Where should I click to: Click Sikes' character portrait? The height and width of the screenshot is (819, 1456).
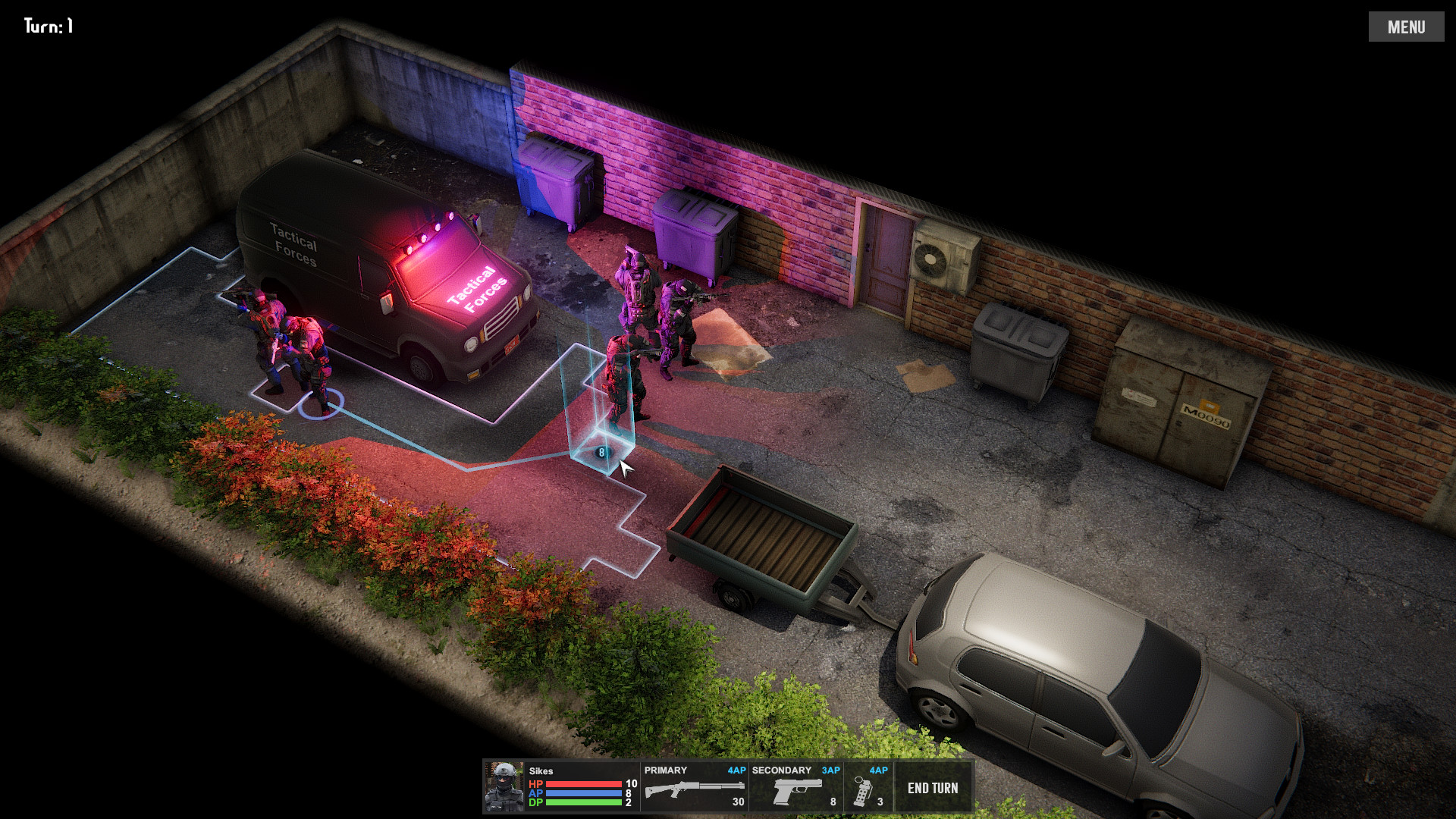[x=504, y=787]
